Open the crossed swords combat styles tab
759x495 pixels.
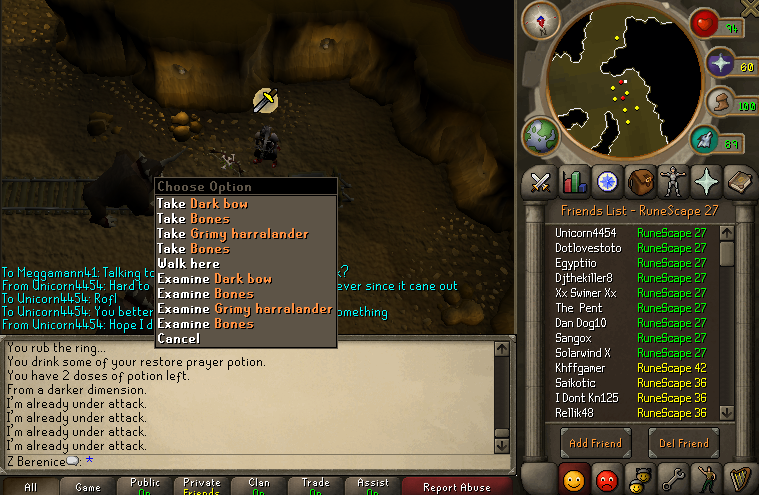(541, 181)
